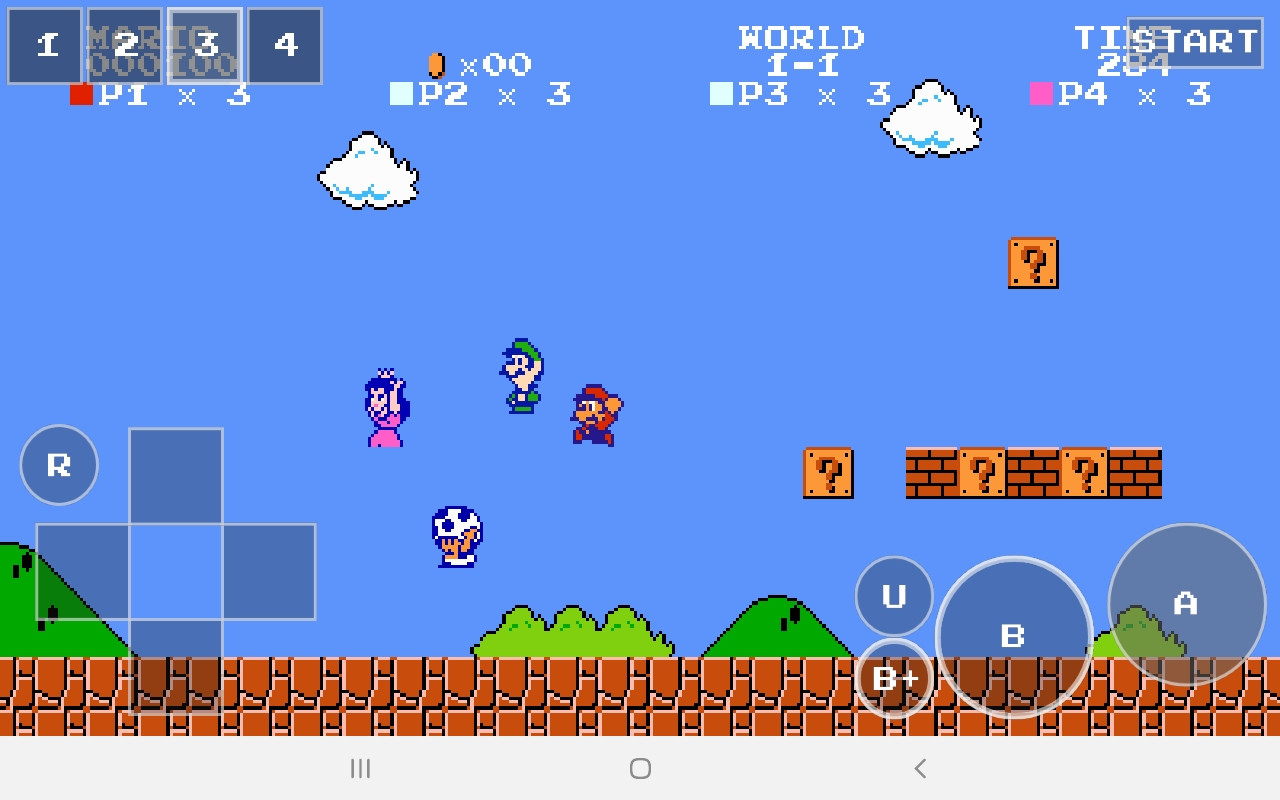Tap the Android back navigation arrow
Screen dimensions: 1280x800
(x=919, y=769)
